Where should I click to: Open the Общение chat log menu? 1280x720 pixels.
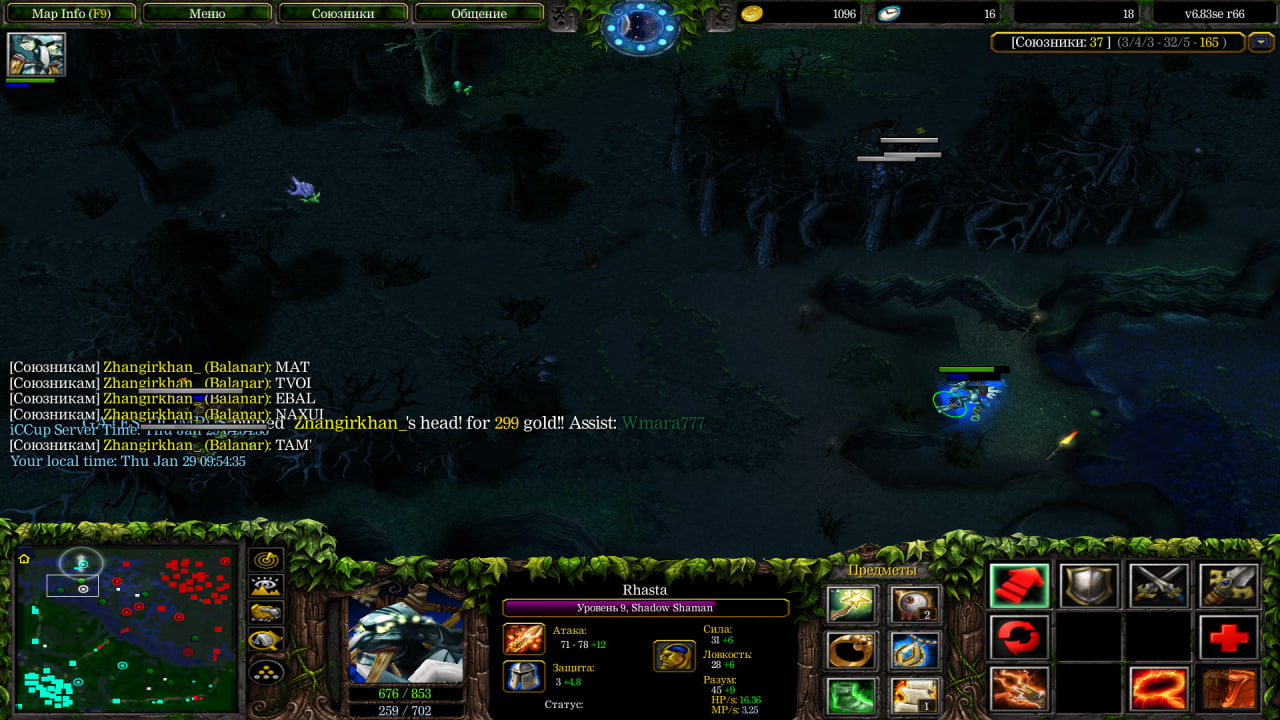click(478, 14)
